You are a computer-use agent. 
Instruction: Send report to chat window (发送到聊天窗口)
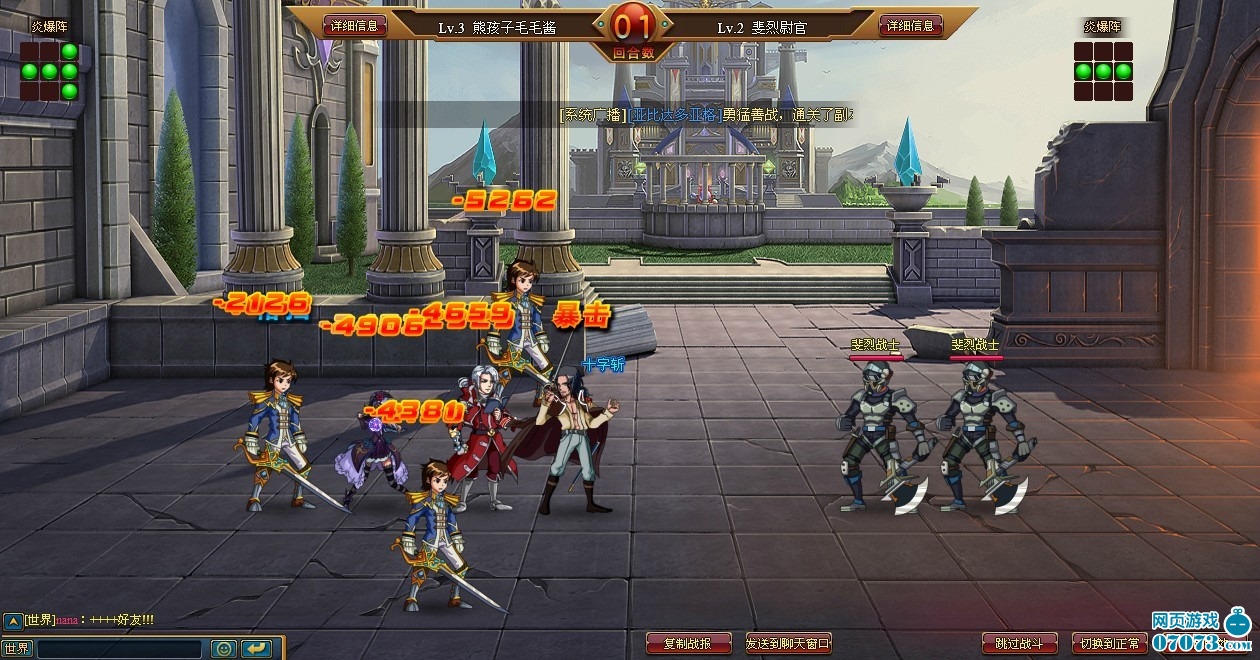tap(788, 643)
